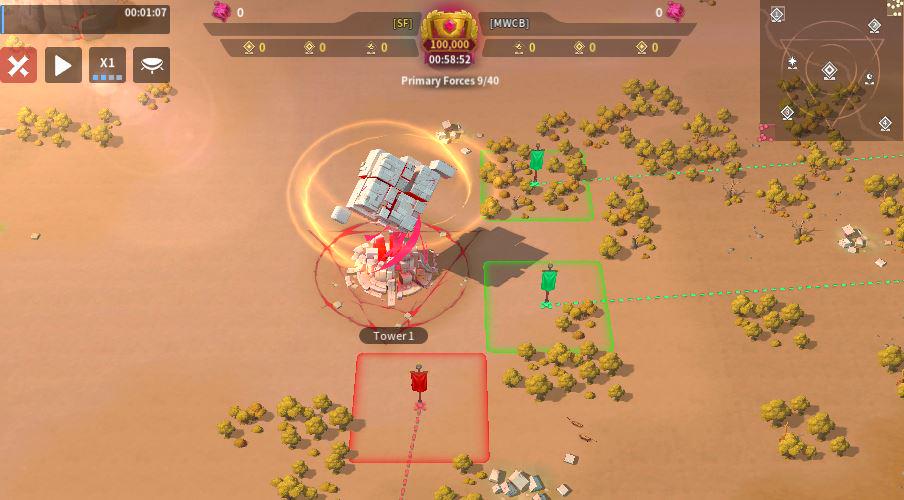This screenshot has height=500, width=904.
Task: Select the green banner unit farthest from Tower 1
Action: (x=536, y=161)
